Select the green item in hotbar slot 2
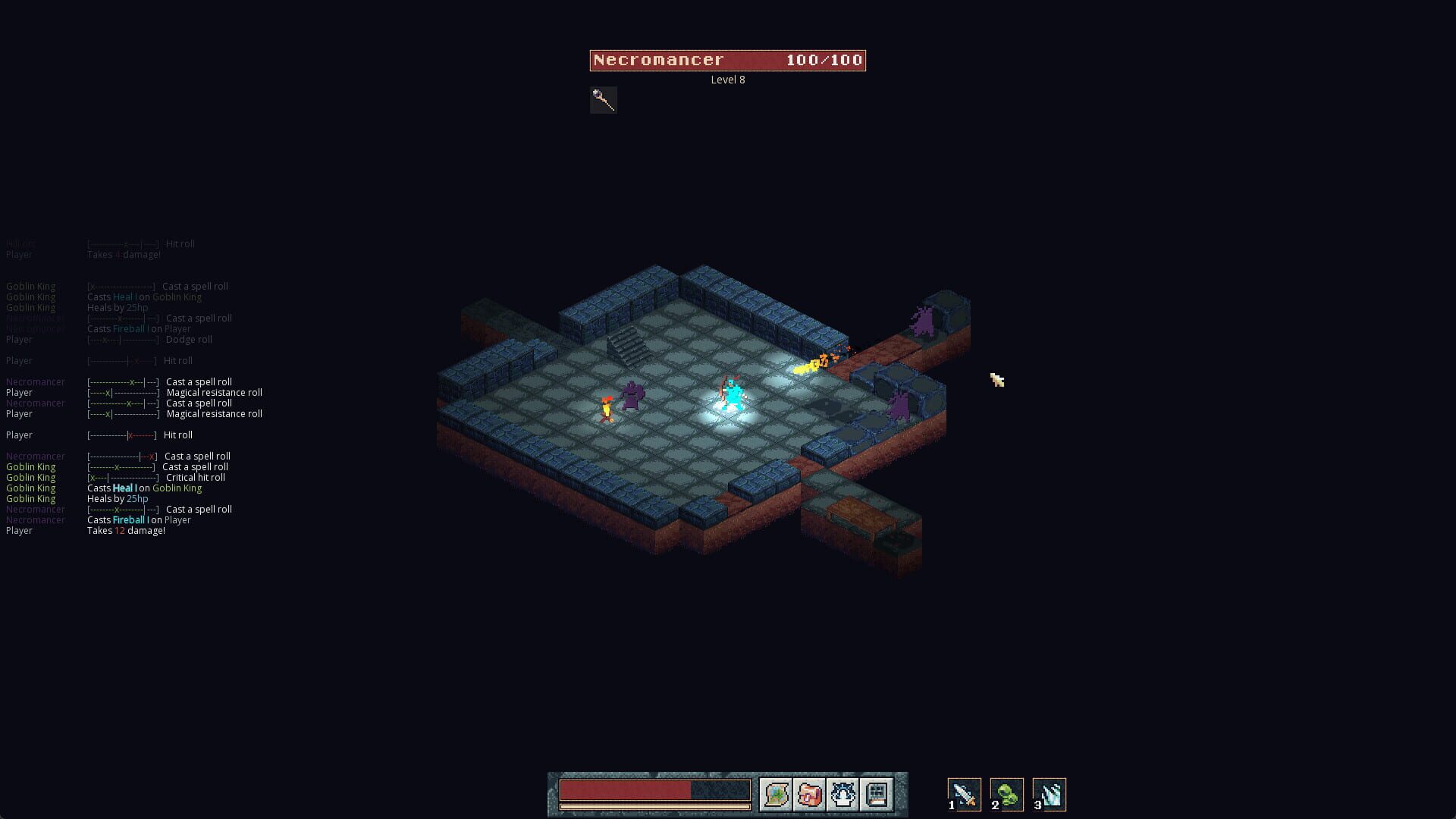1456x819 pixels. pos(1007,794)
